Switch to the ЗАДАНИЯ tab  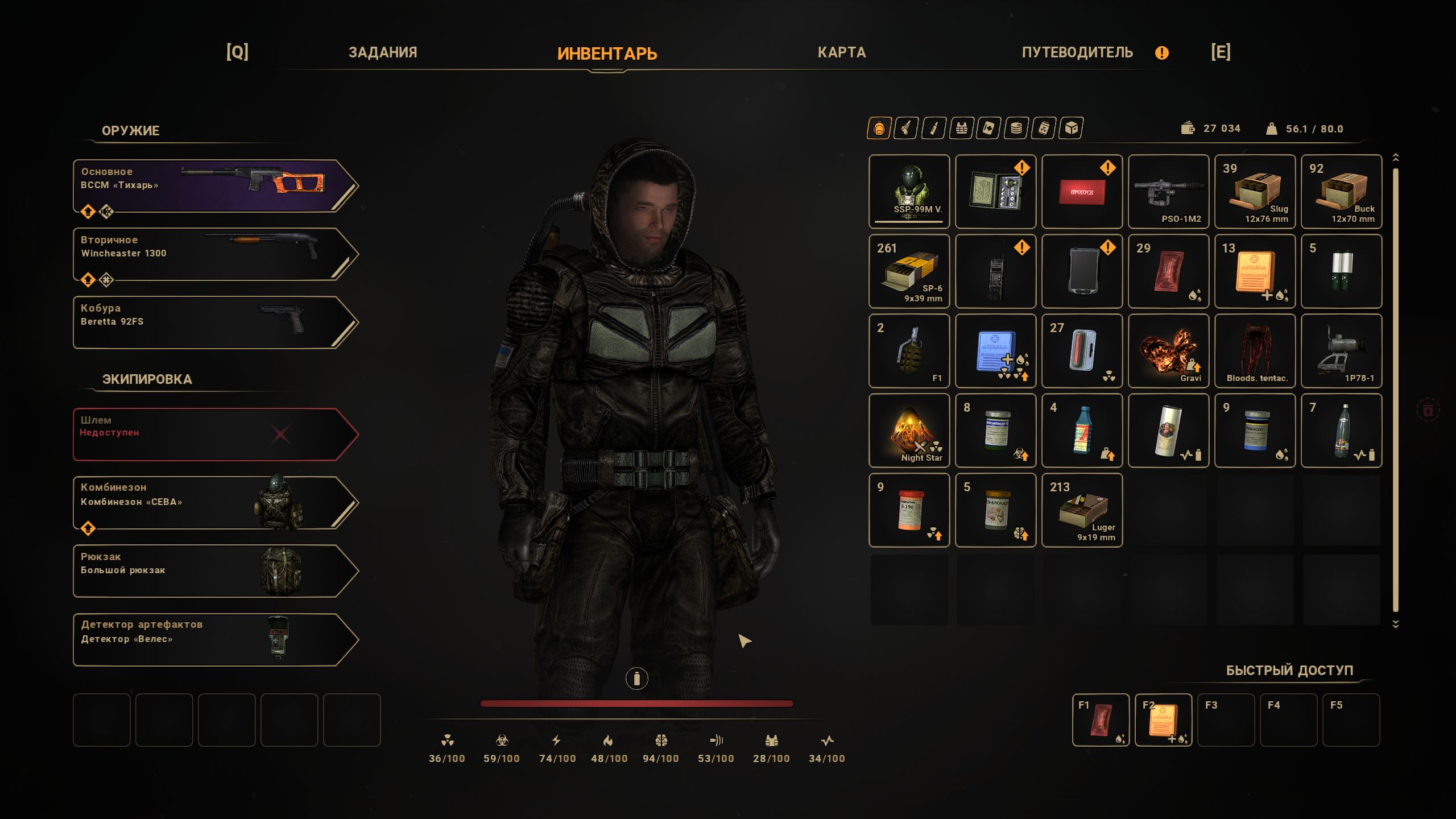click(x=383, y=53)
